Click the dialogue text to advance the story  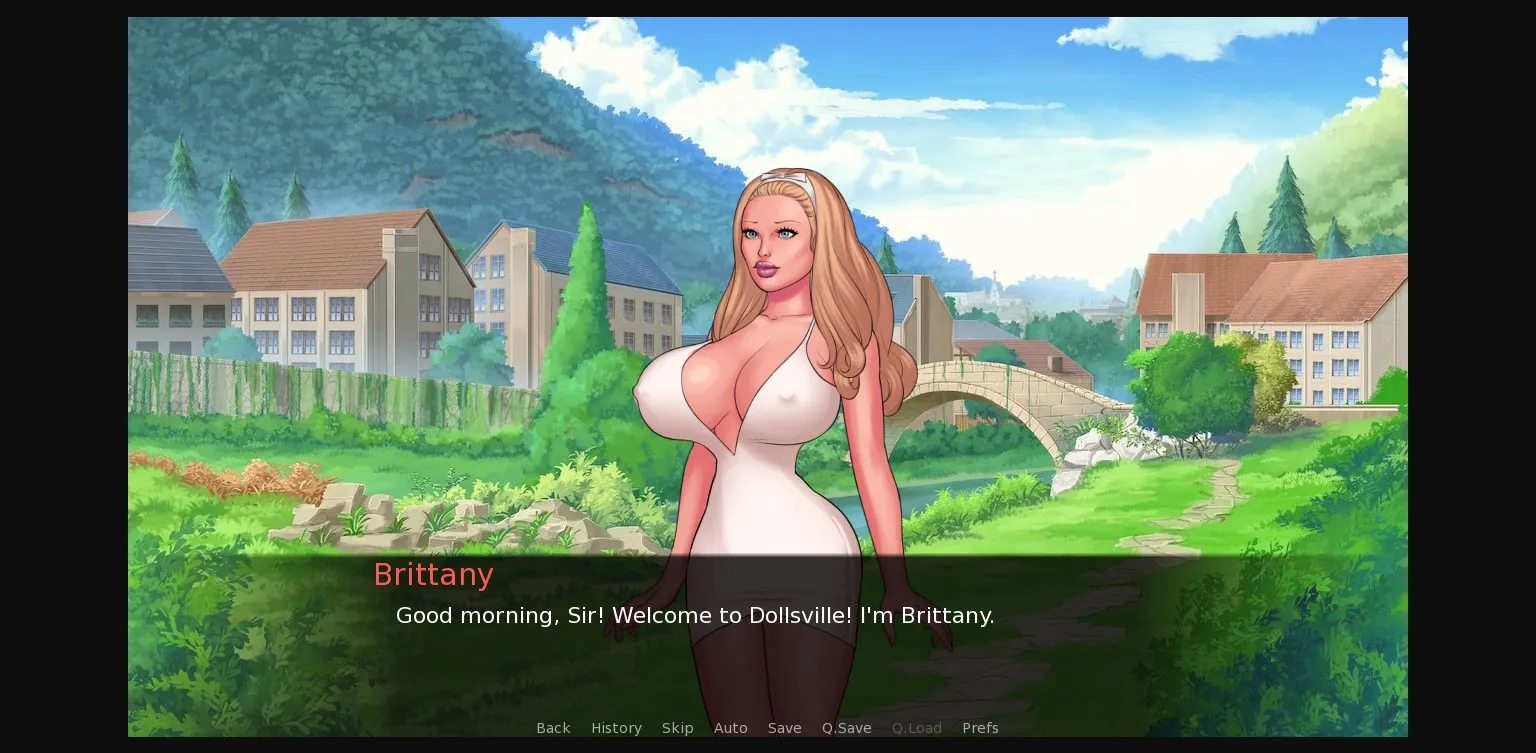694,615
